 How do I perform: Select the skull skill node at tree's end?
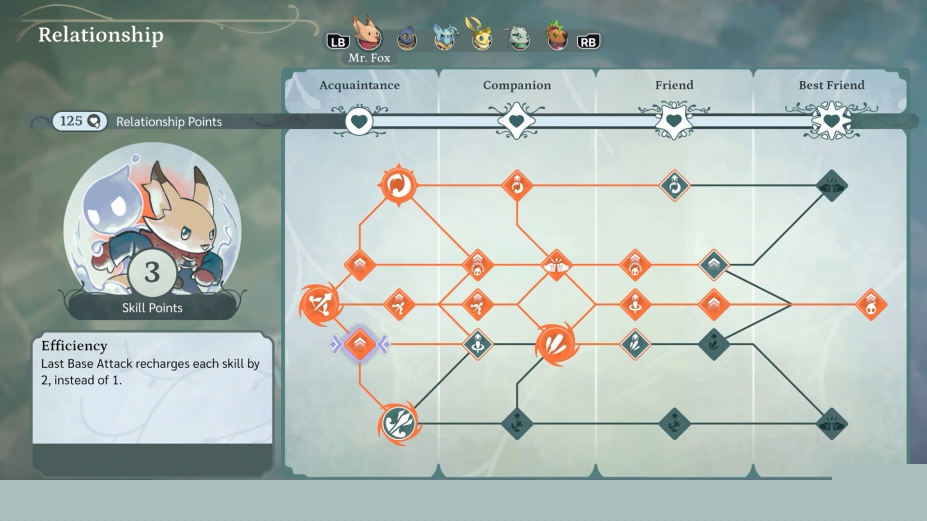click(x=870, y=304)
